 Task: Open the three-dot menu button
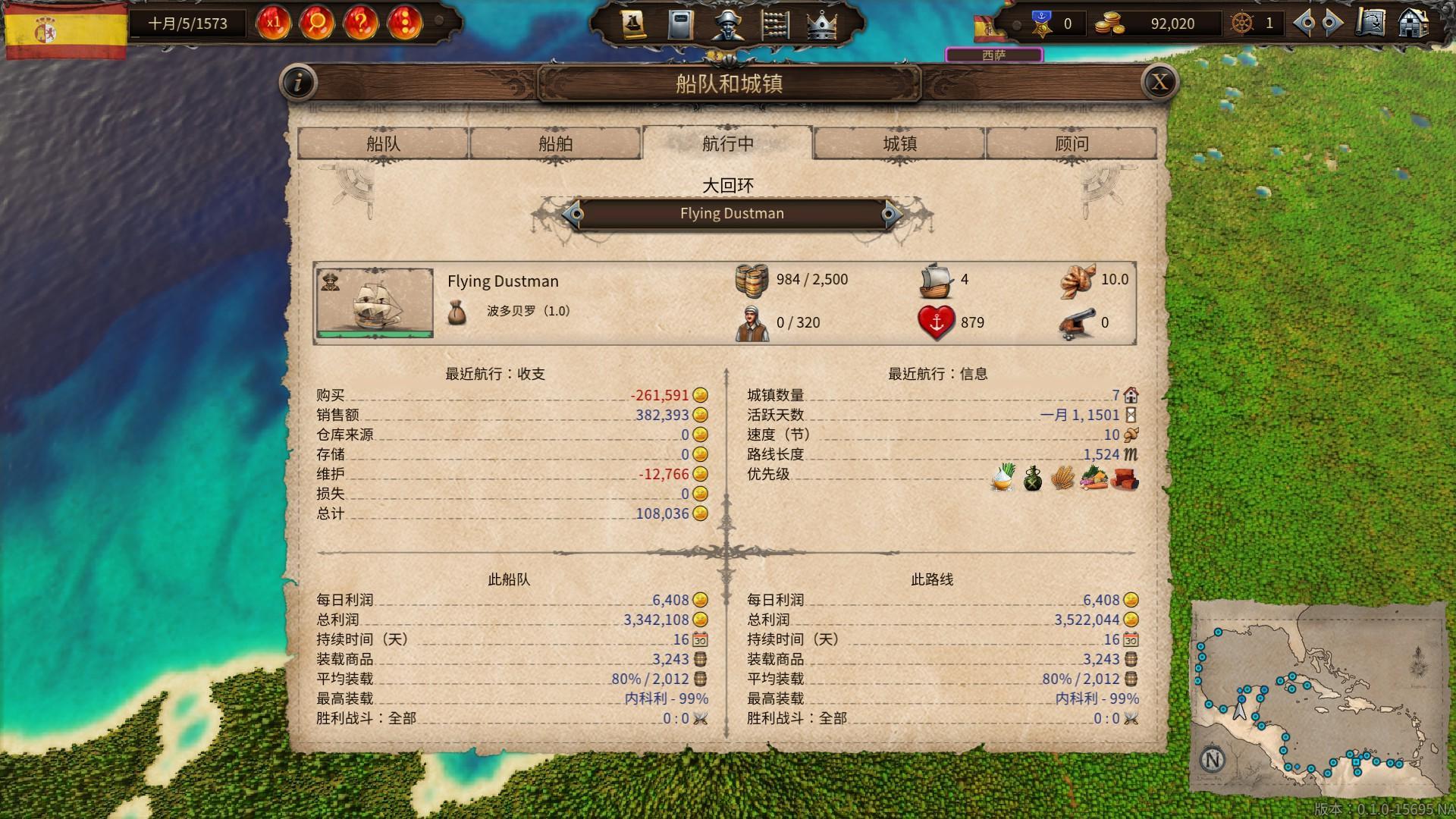[404, 24]
